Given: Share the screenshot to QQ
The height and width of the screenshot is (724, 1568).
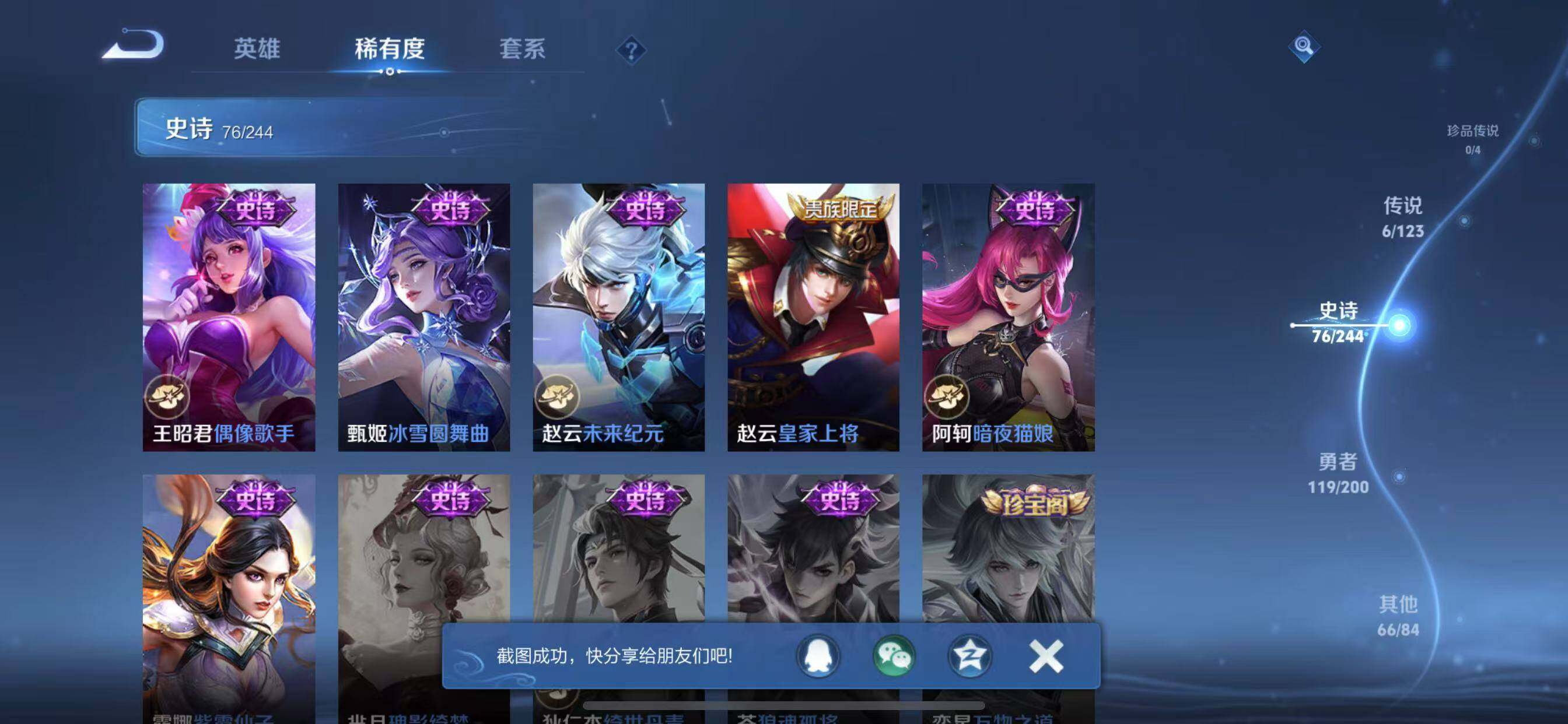Looking at the screenshot, I should pyautogui.click(x=818, y=656).
